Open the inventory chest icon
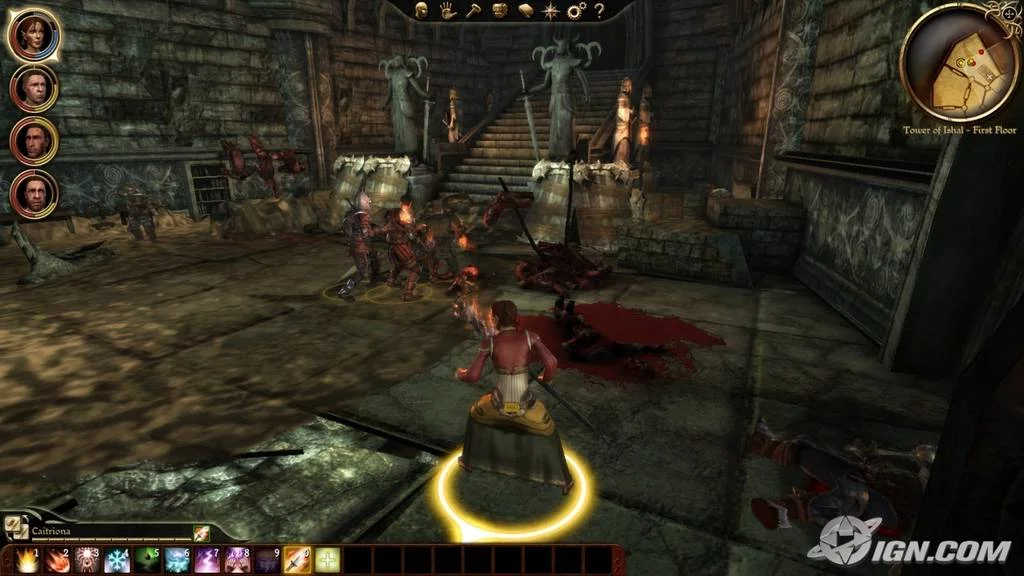This screenshot has height=576, width=1024. click(499, 11)
